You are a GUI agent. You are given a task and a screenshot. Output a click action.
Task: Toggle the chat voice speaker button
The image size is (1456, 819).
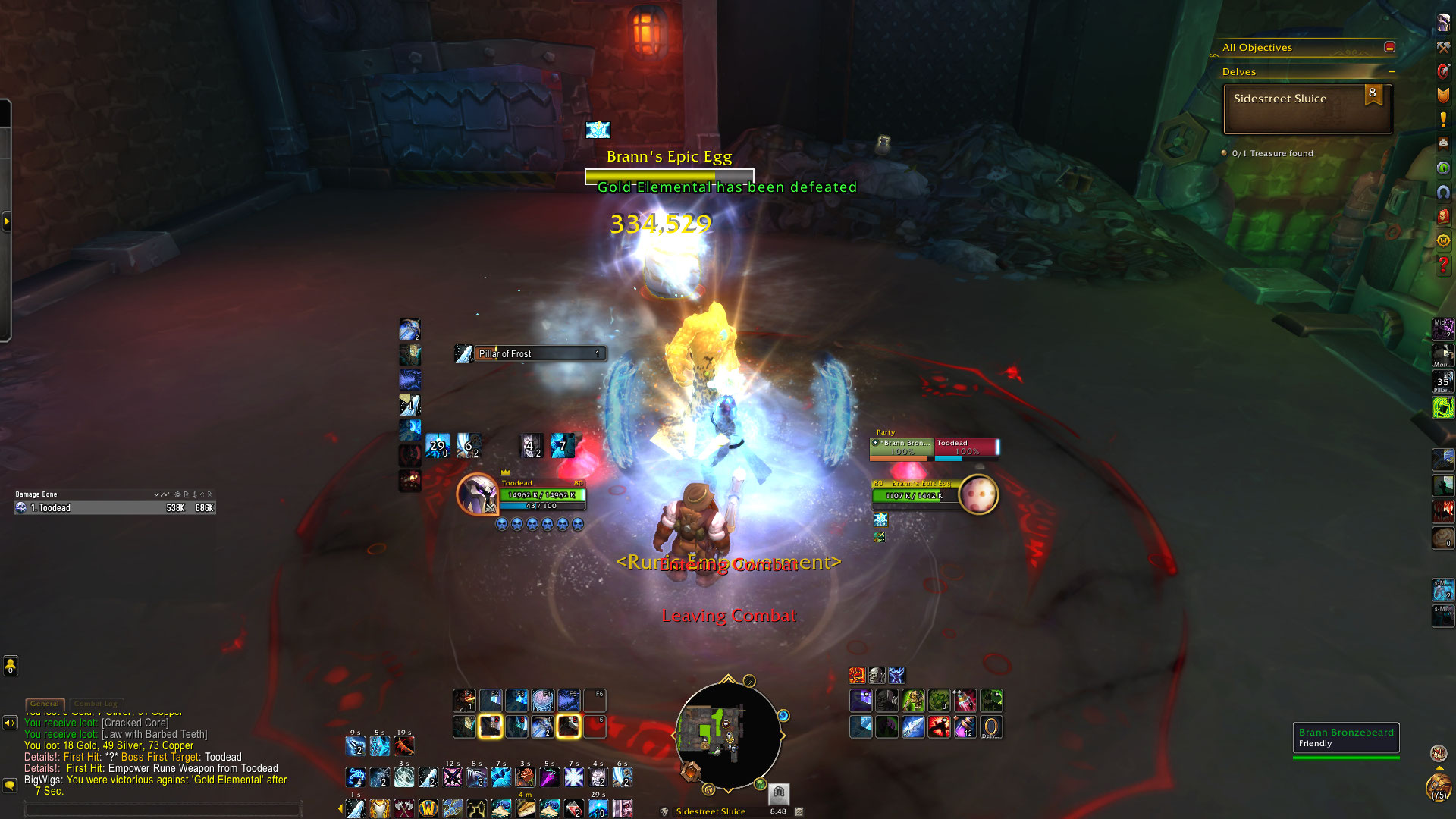[10, 723]
